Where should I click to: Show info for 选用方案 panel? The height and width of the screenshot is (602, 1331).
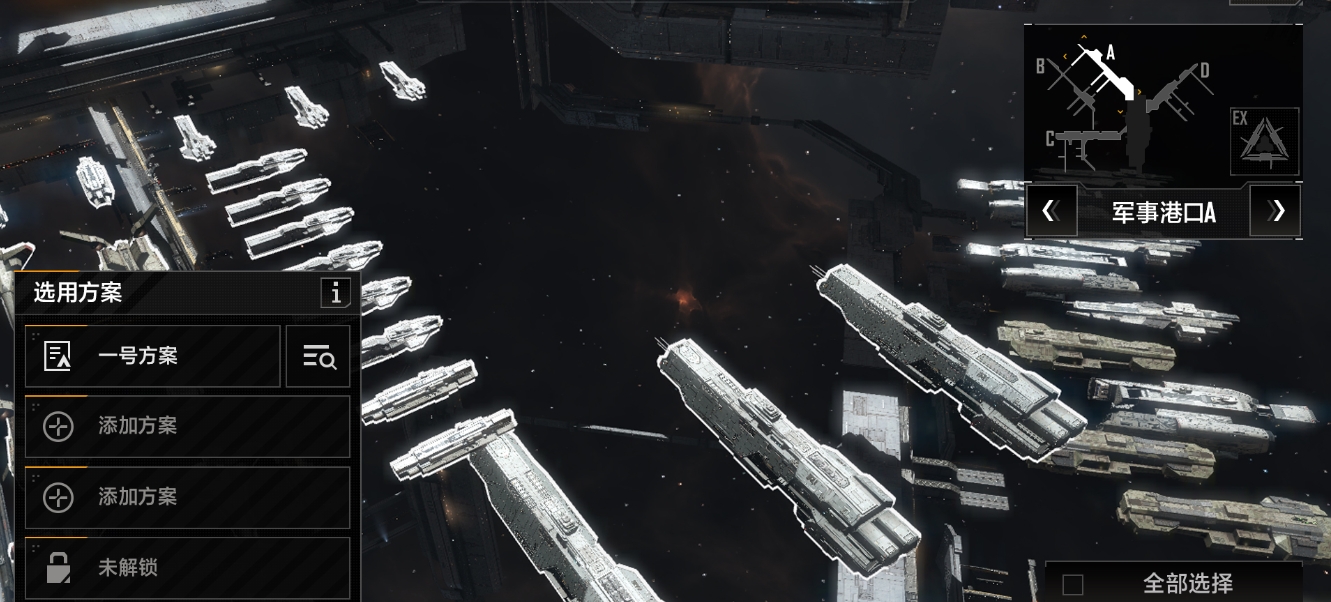[335, 293]
